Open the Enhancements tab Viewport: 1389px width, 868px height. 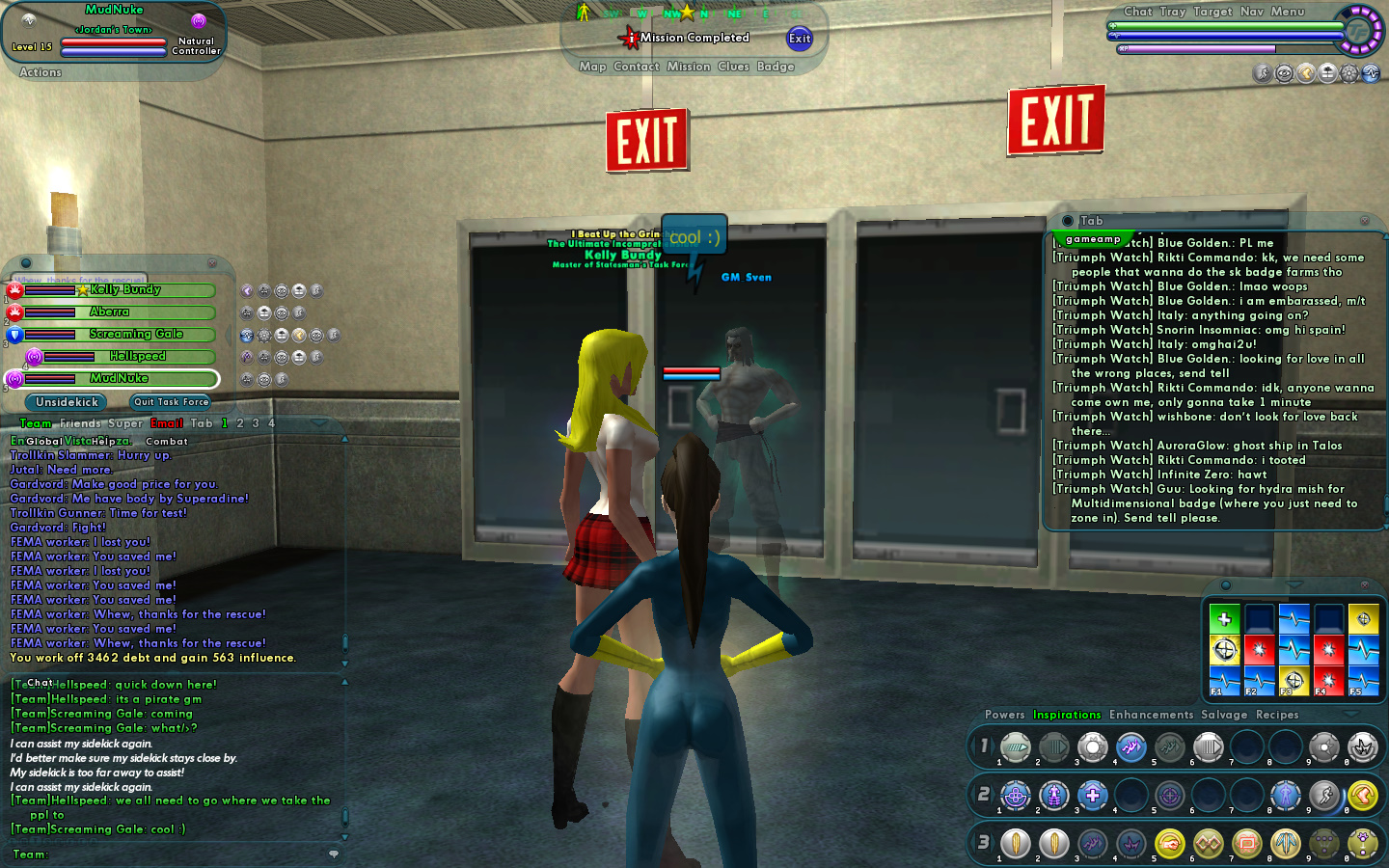pos(1151,715)
